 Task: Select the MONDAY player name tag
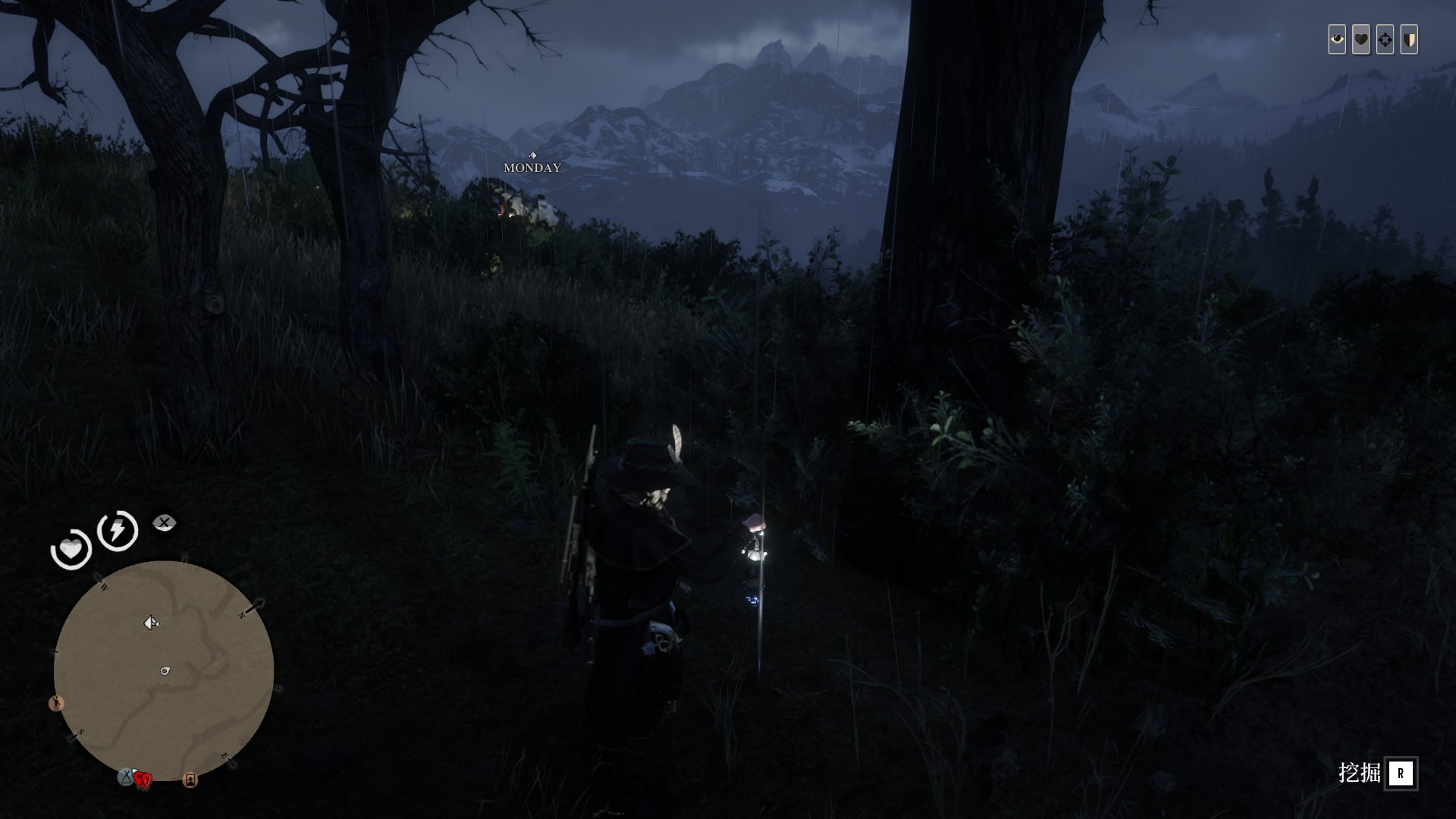532,168
